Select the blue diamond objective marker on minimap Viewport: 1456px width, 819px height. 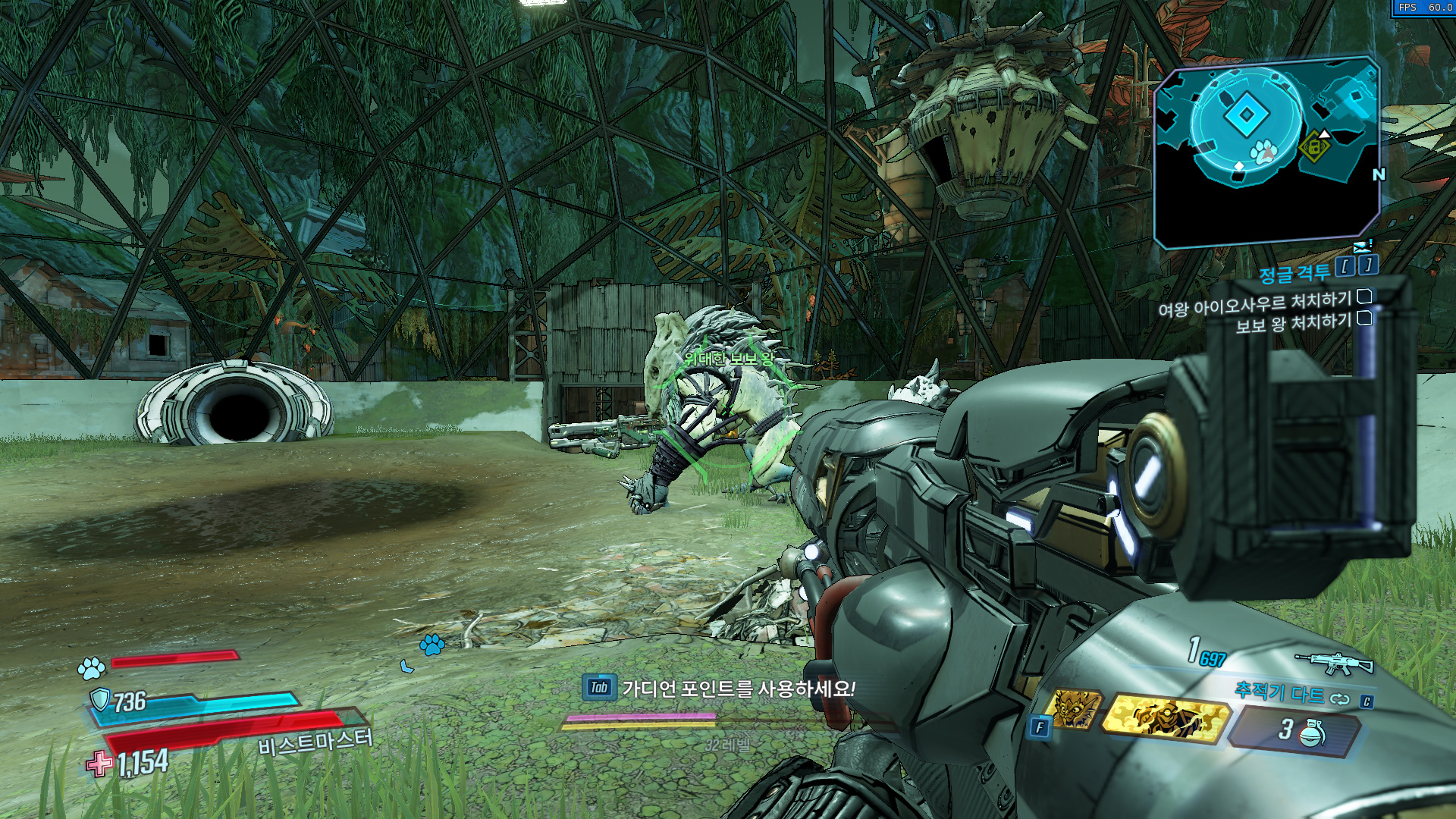click(x=1245, y=115)
